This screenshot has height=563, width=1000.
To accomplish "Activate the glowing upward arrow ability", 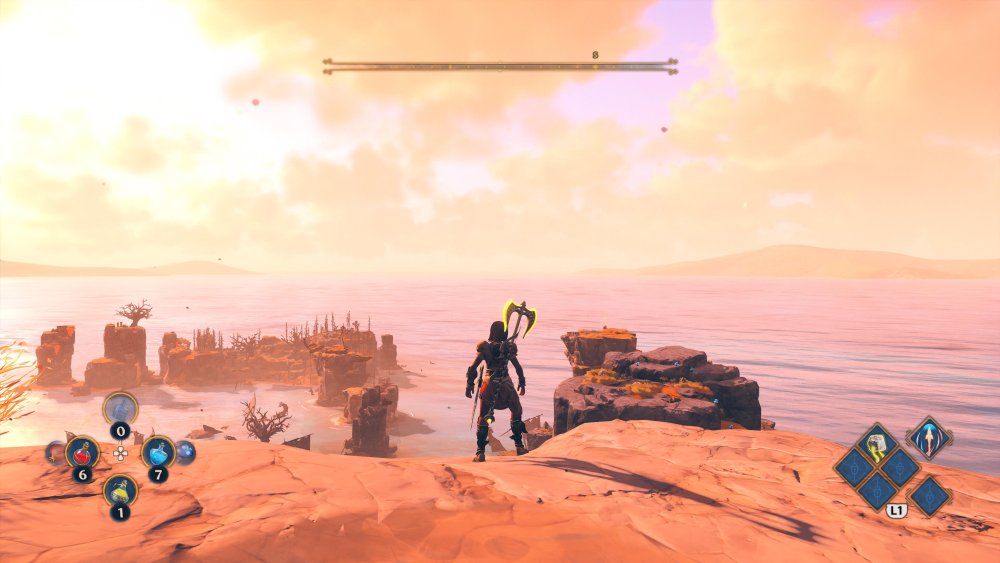I will pos(929,438).
